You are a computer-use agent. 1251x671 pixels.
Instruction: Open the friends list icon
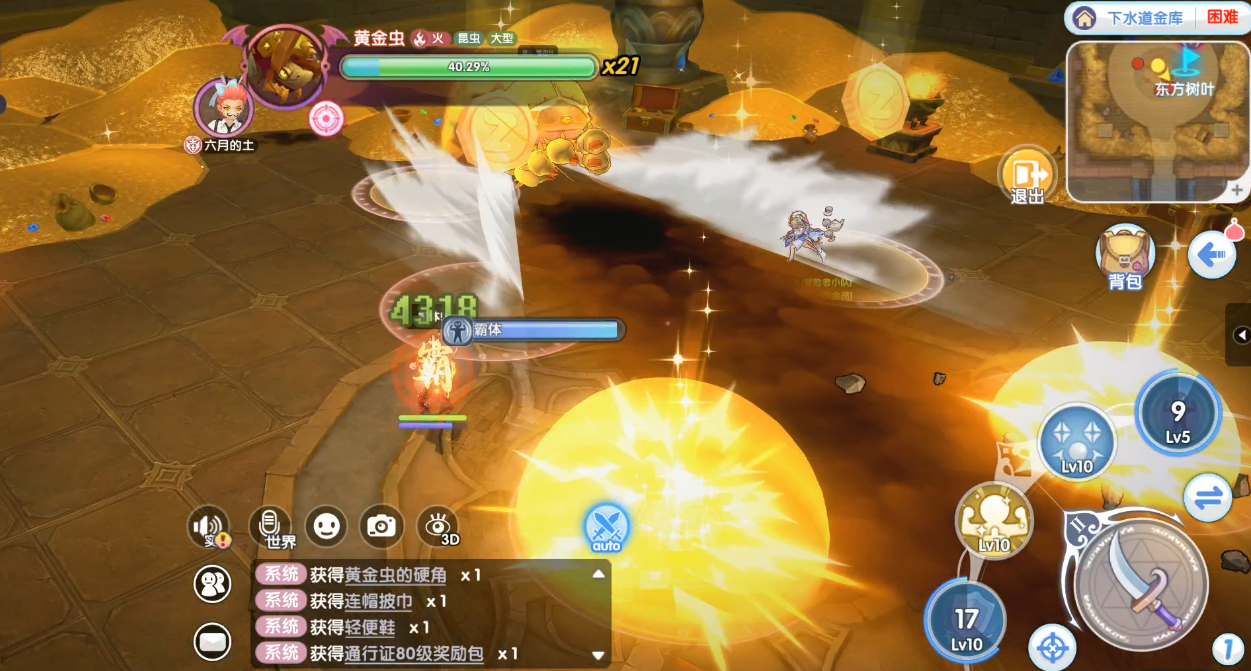pos(212,585)
